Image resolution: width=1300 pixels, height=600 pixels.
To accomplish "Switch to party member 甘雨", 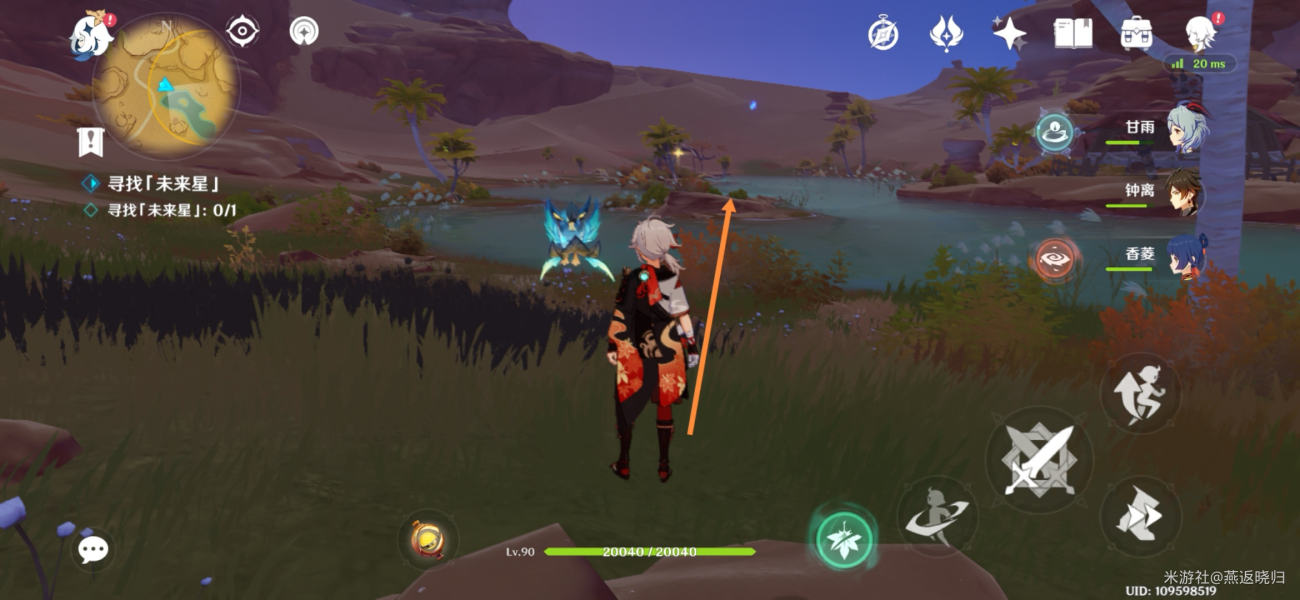I will pyautogui.click(x=1185, y=130).
